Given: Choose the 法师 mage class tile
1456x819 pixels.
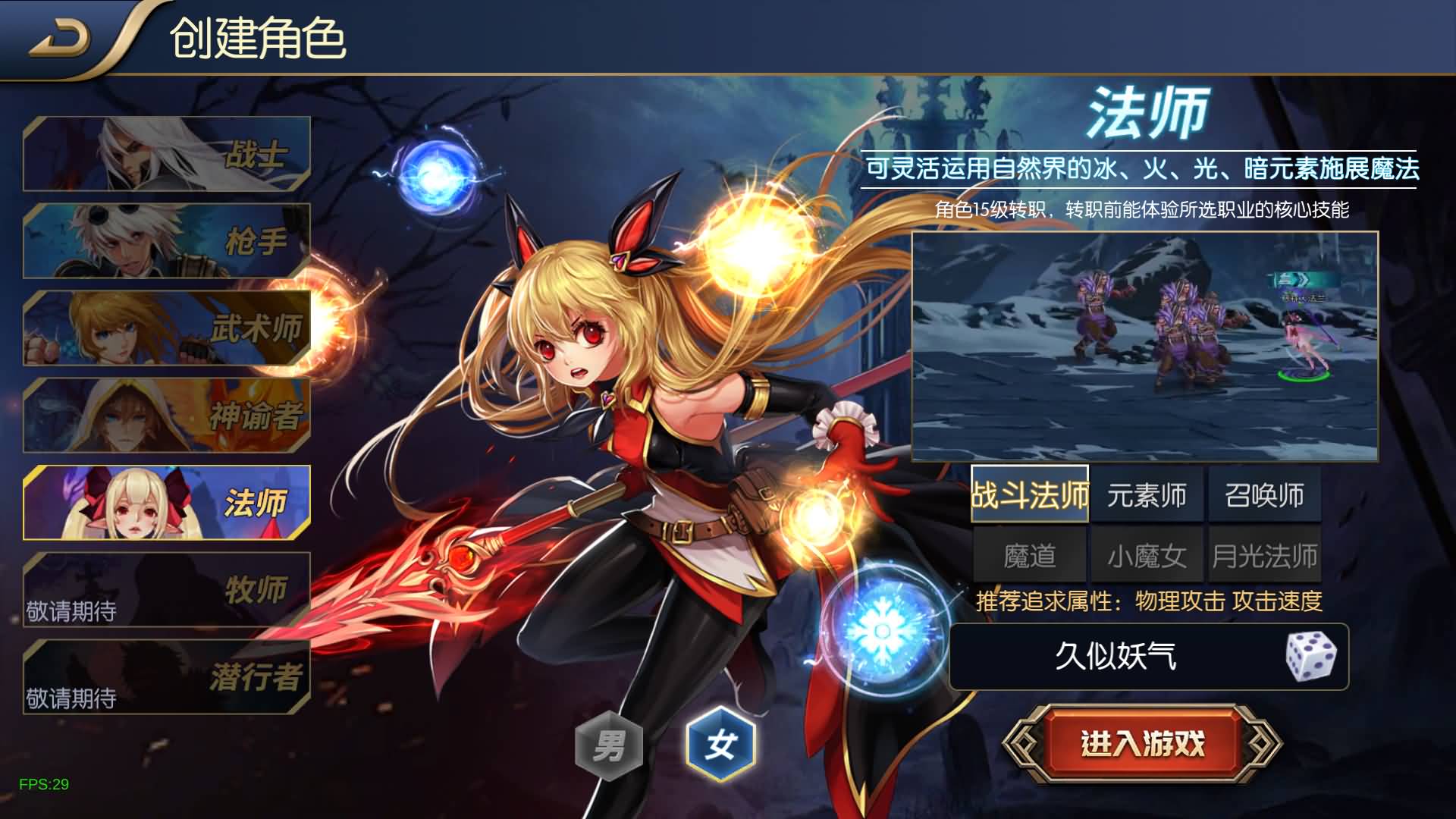Looking at the screenshot, I should coord(167,503).
